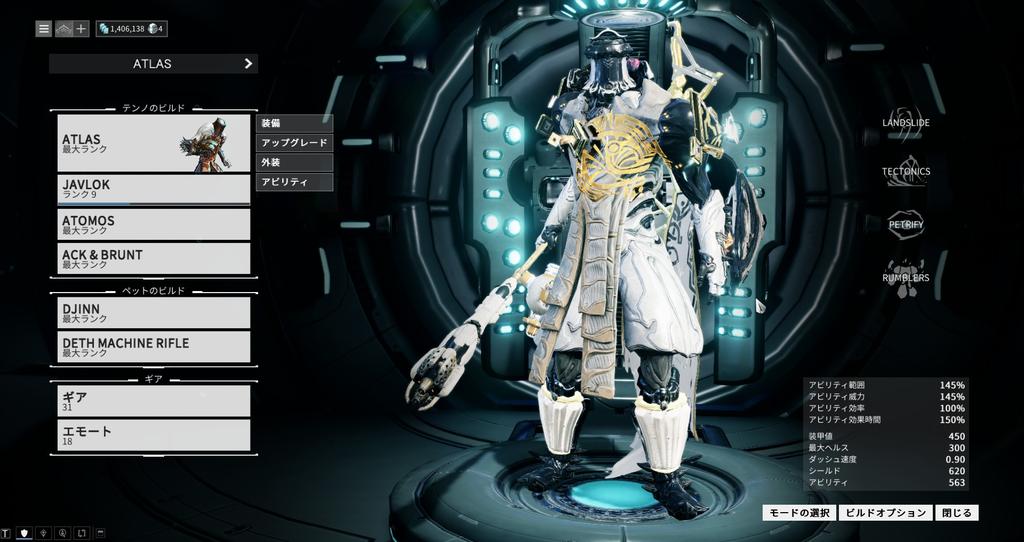Close the arsenal with 閉じる button
Image resolution: width=1024 pixels, height=542 pixels.
pyautogui.click(x=957, y=513)
